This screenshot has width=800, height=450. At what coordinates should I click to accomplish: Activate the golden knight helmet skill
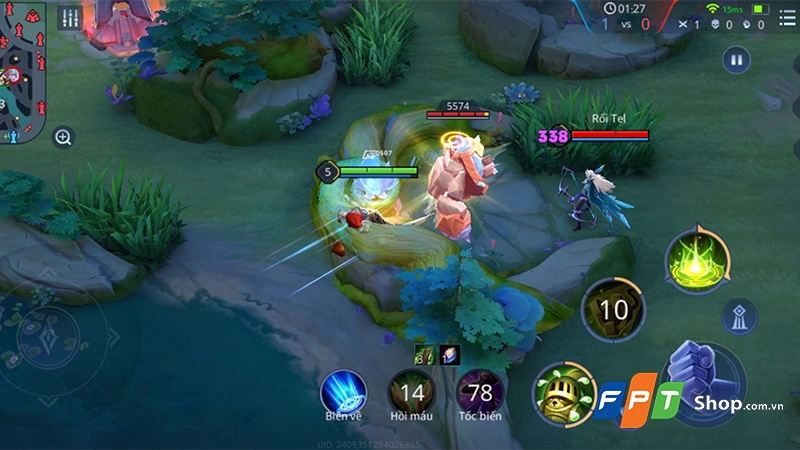(x=563, y=392)
